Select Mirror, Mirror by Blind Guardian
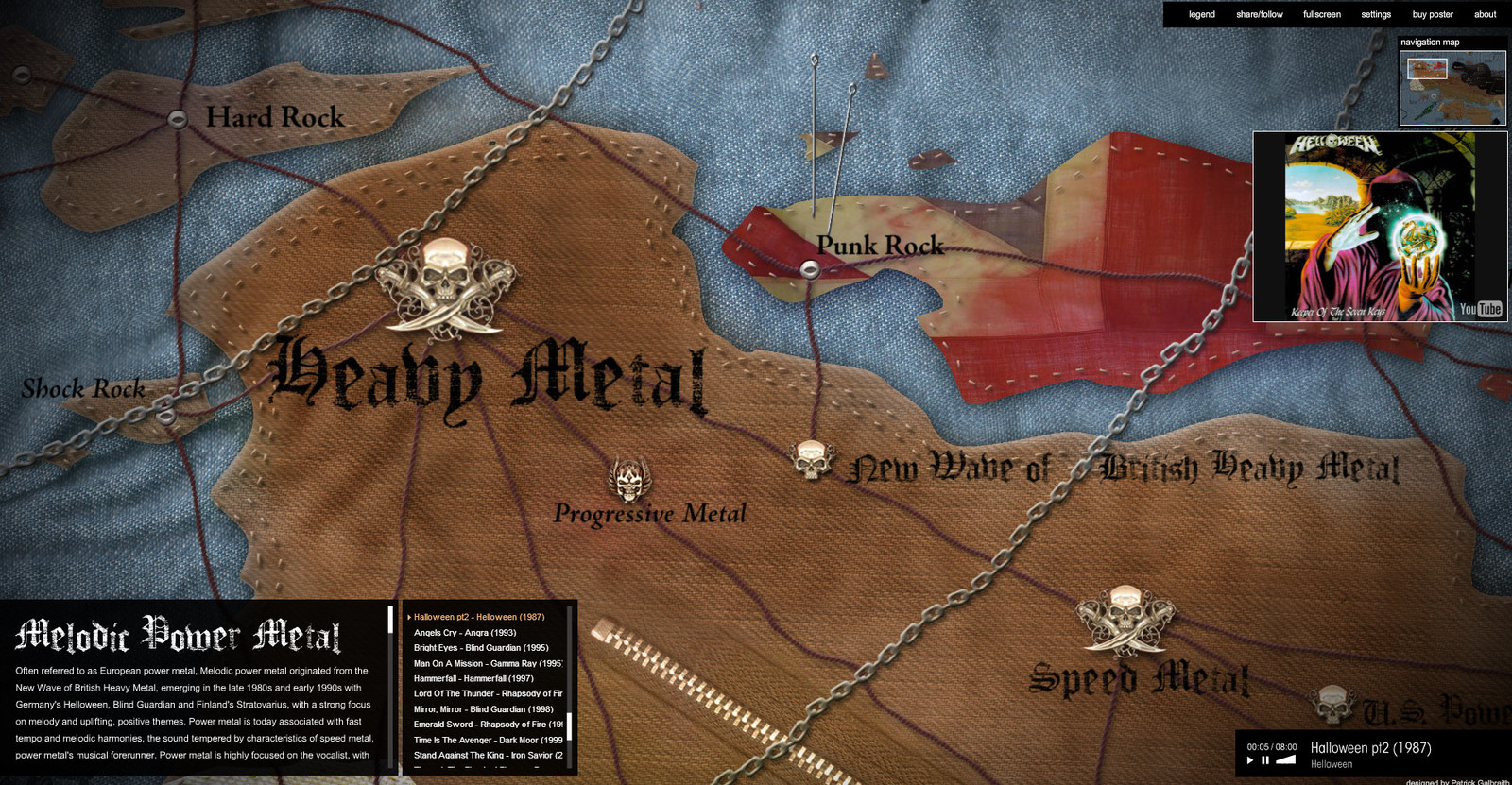The image size is (1512, 785). (x=483, y=709)
